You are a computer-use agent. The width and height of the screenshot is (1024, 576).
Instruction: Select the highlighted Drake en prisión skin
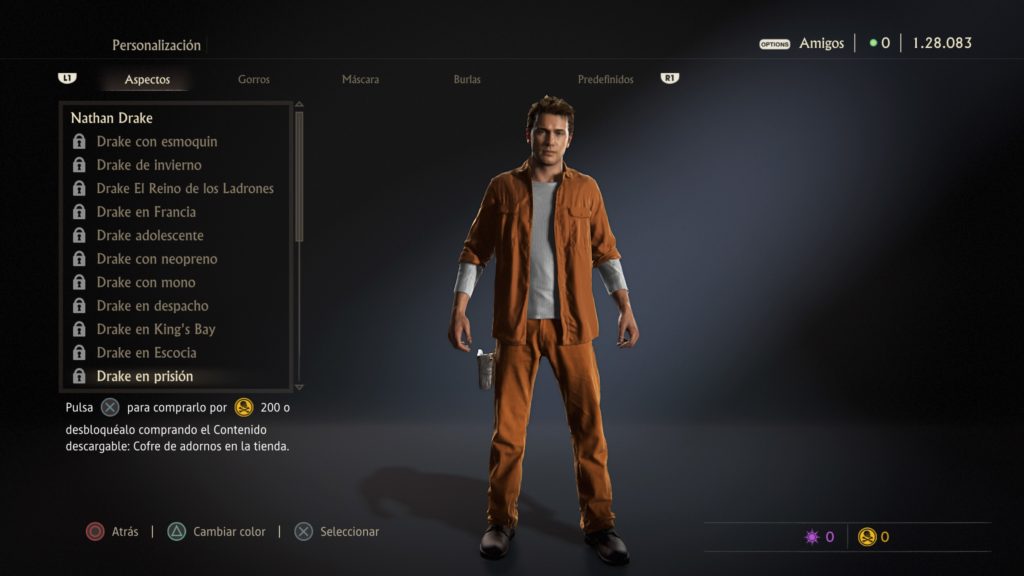145,376
